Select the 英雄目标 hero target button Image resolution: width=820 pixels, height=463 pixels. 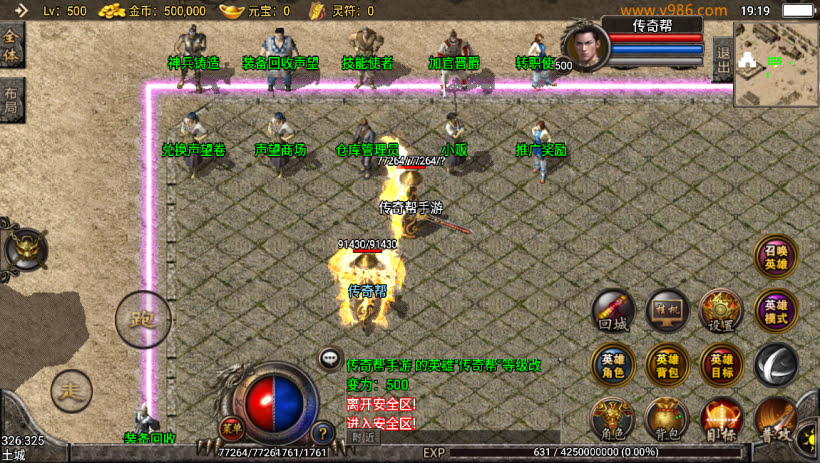pyautogui.click(x=720, y=364)
